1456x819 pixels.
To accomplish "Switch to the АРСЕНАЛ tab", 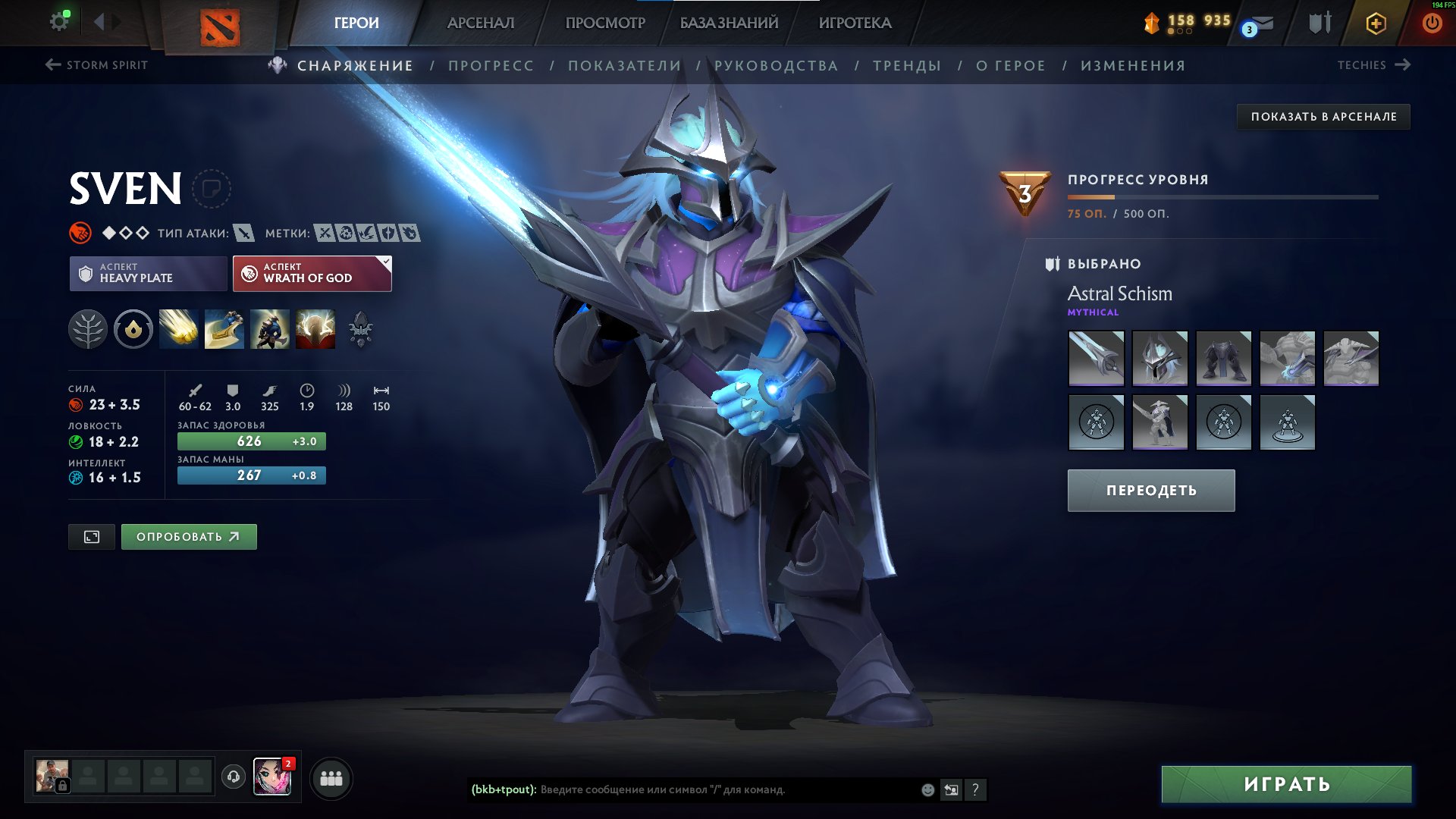I will 480,22.
